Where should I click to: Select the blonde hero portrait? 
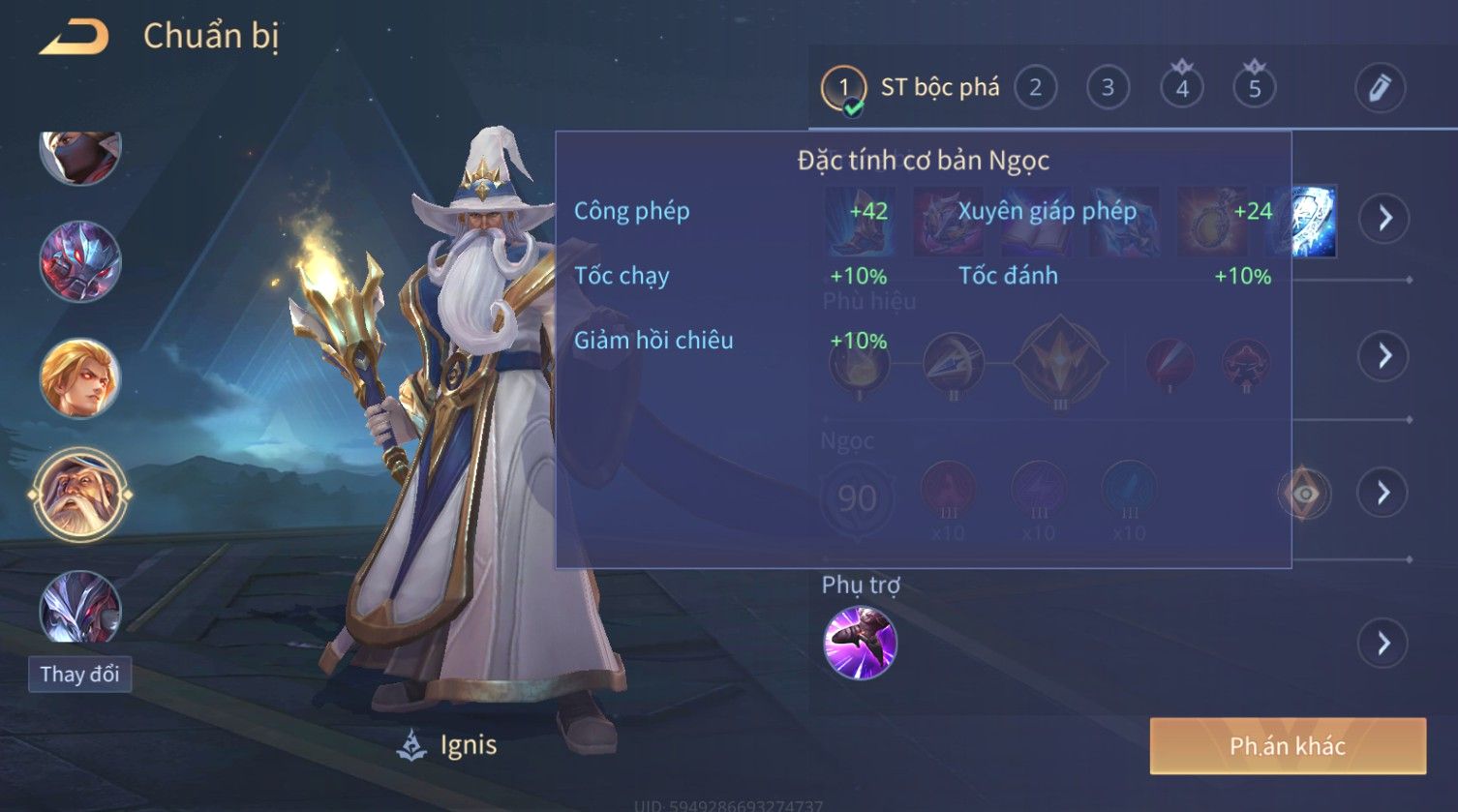click(80, 377)
